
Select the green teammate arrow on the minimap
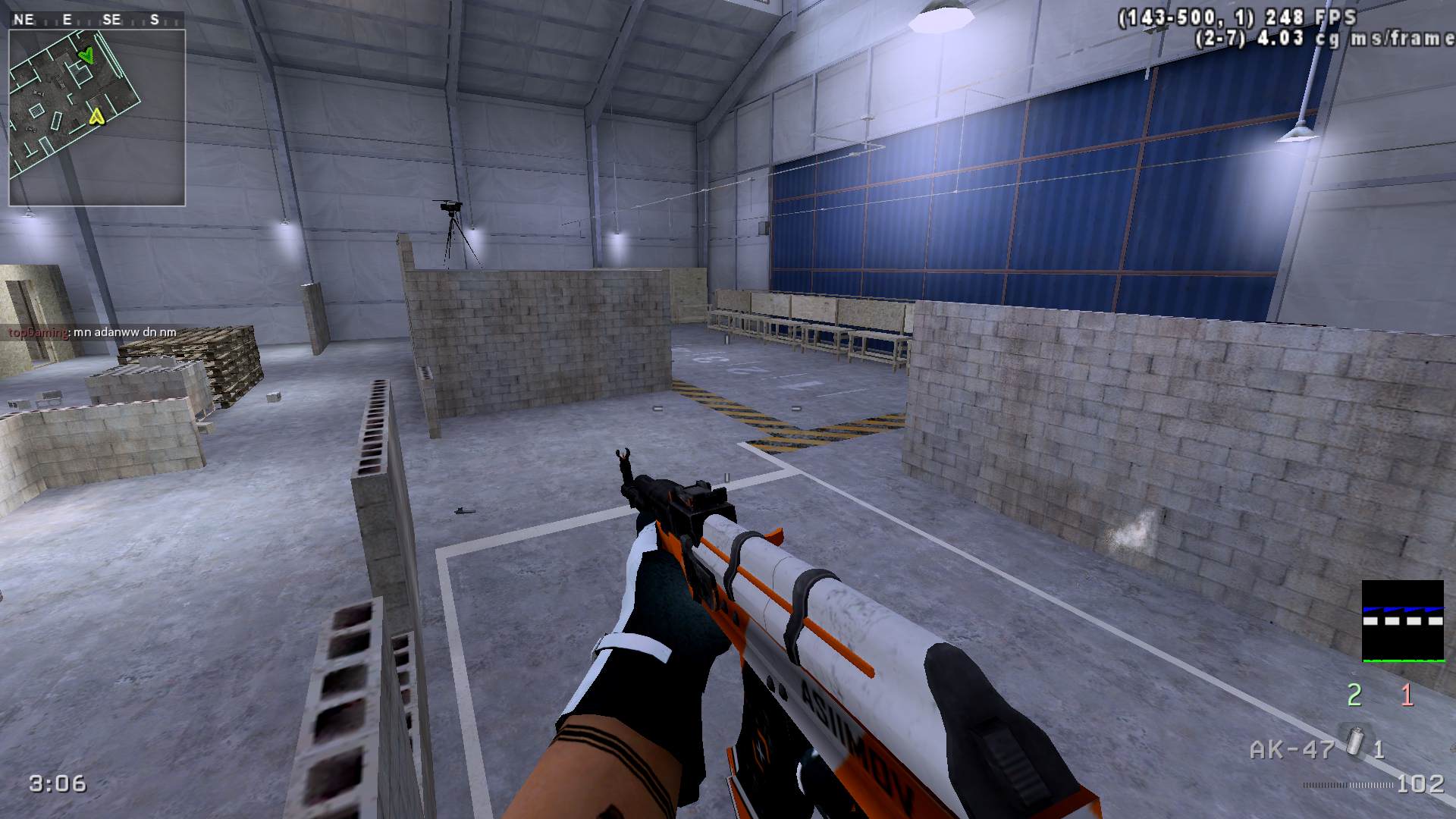tap(88, 55)
